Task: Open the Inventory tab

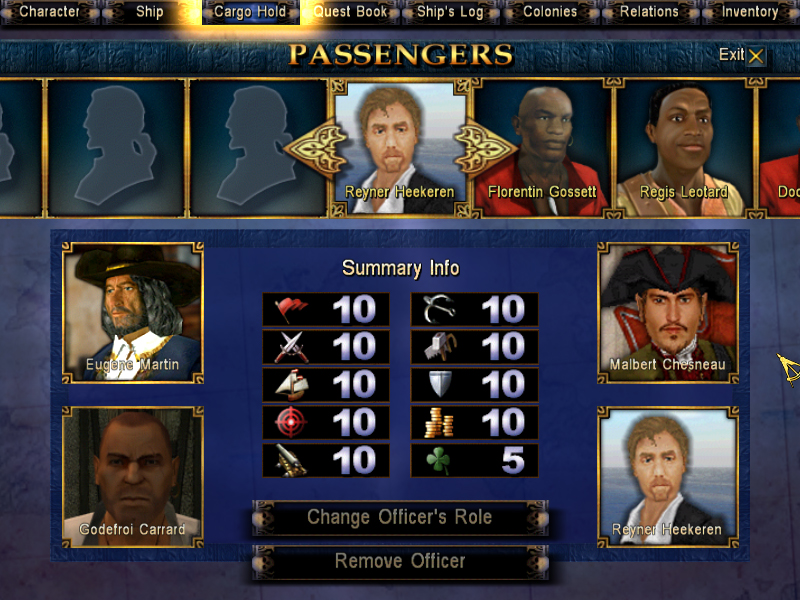Action: [x=749, y=12]
